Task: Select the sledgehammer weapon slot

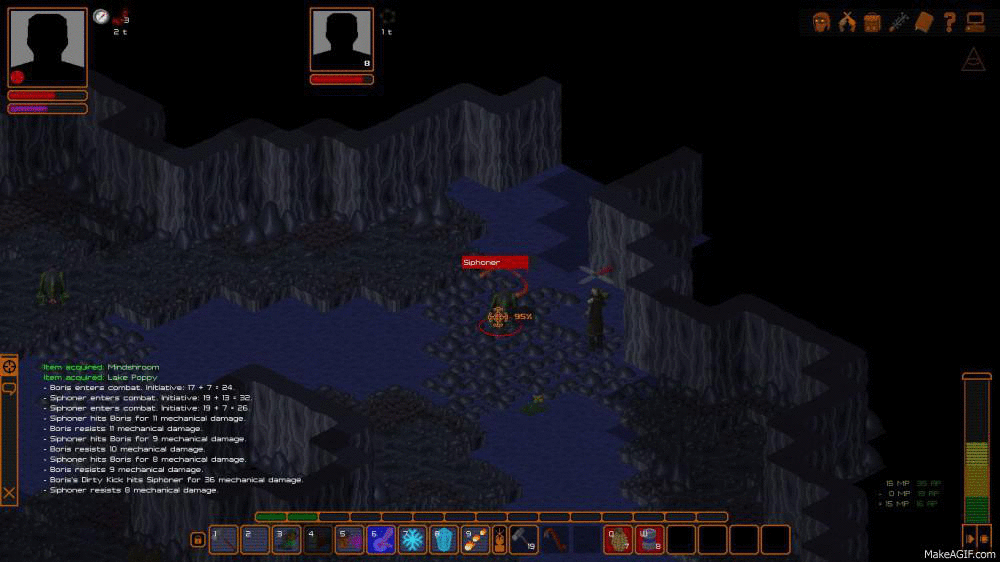Action: [523, 540]
